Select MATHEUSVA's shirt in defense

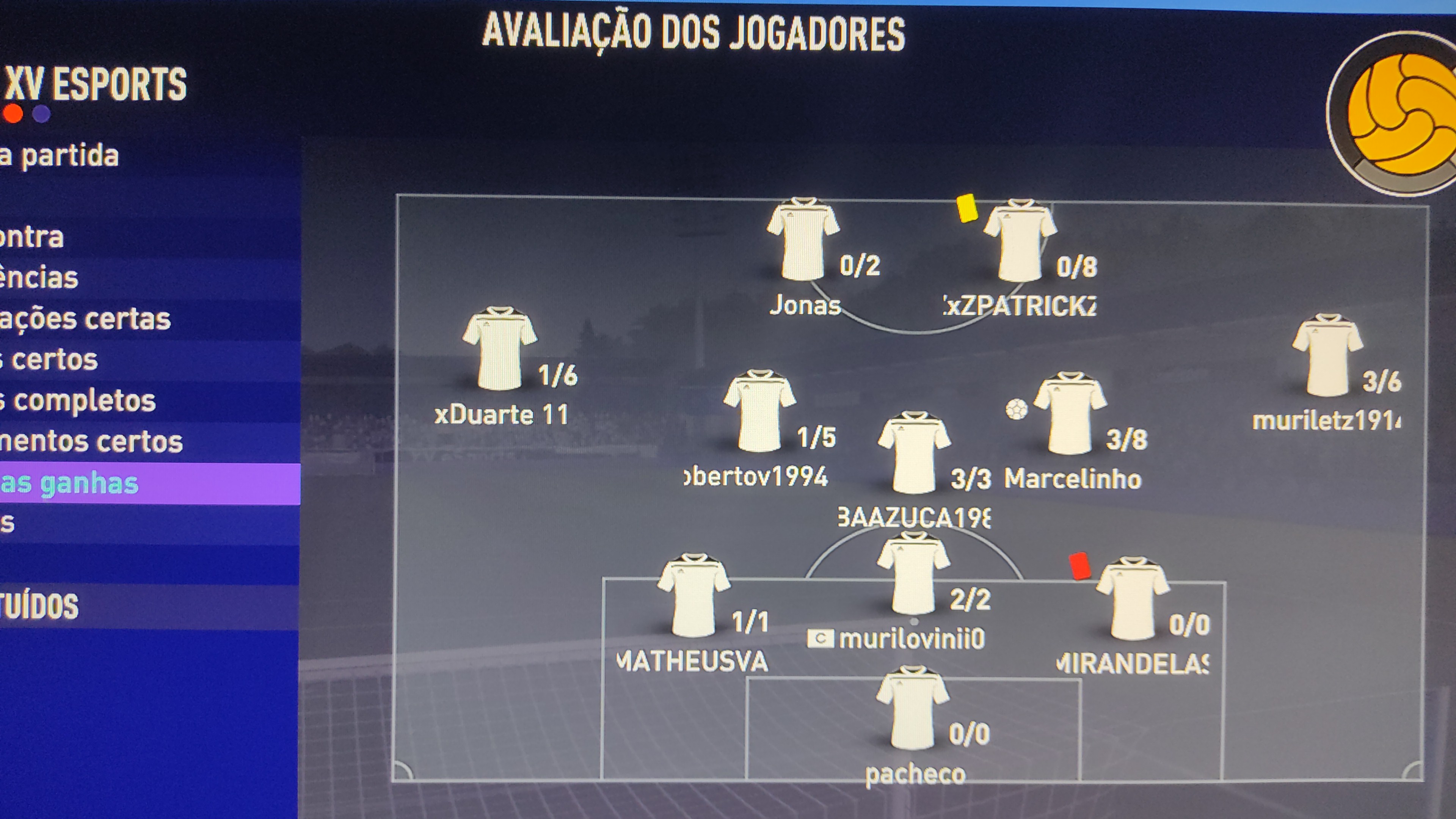[x=693, y=596]
